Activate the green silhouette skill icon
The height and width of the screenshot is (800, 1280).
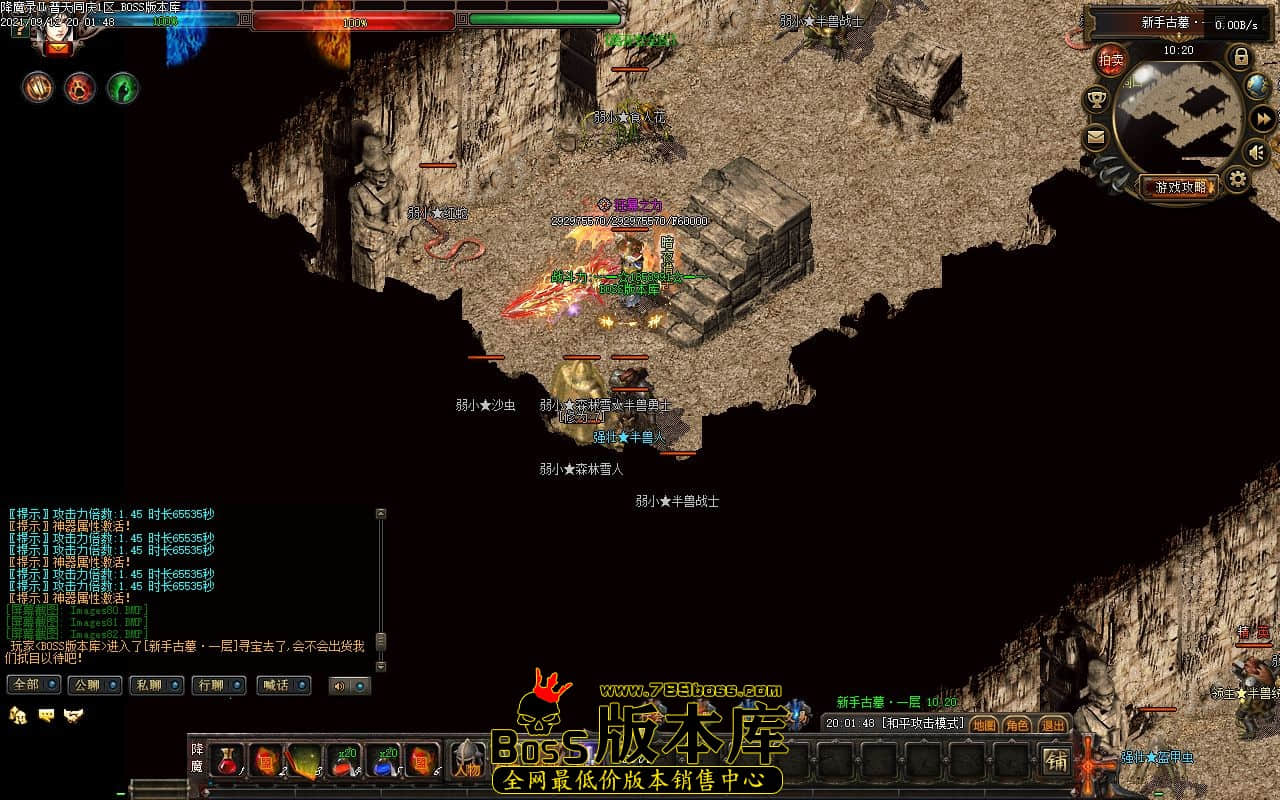click(122, 88)
